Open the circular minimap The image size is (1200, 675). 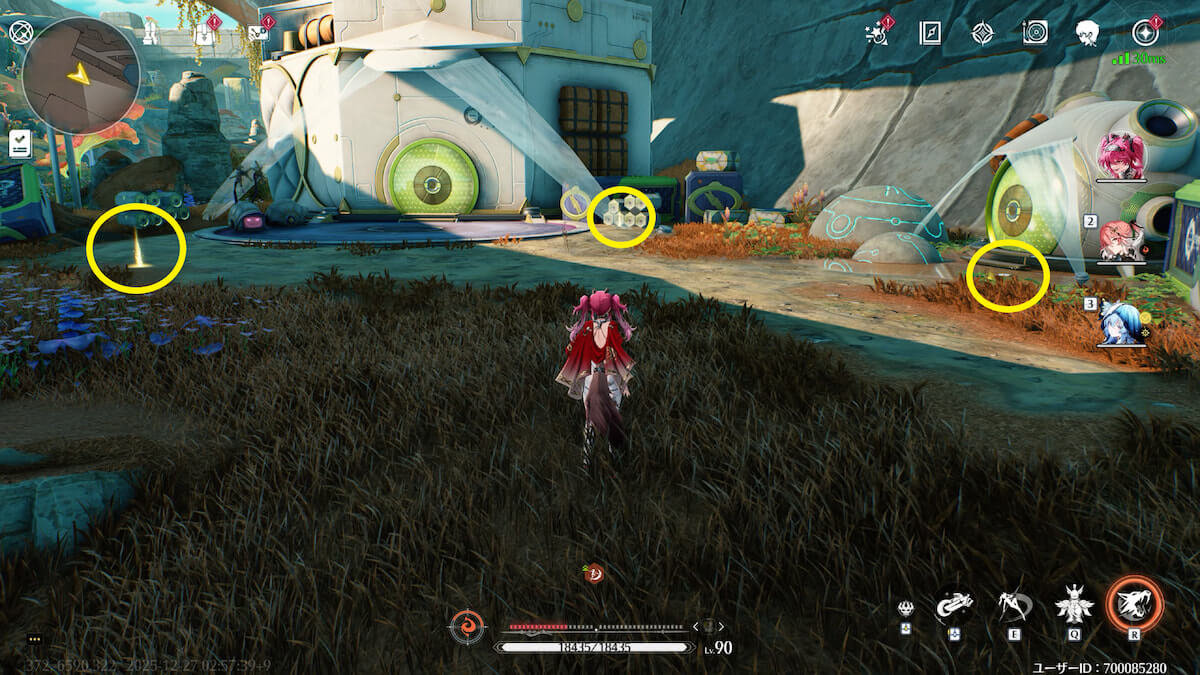(80, 75)
